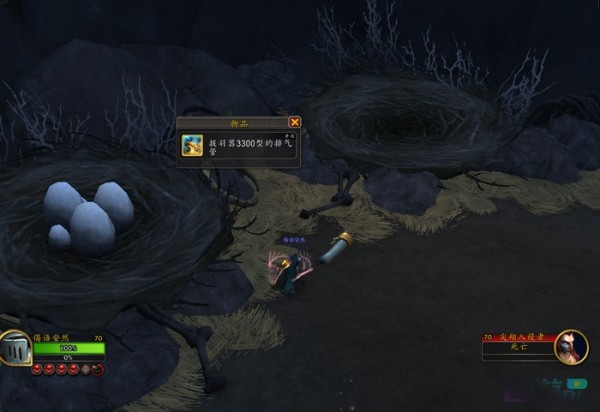
Task: Click the dead target's portrait
Action: (x=571, y=347)
